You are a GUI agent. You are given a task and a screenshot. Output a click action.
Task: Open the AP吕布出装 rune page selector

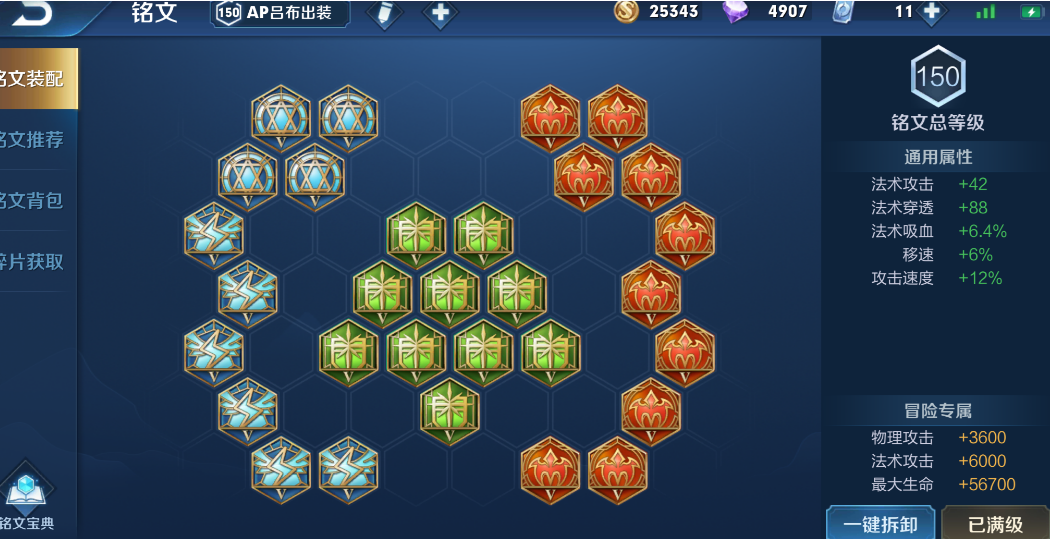pyautogui.click(x=281, y=13)
